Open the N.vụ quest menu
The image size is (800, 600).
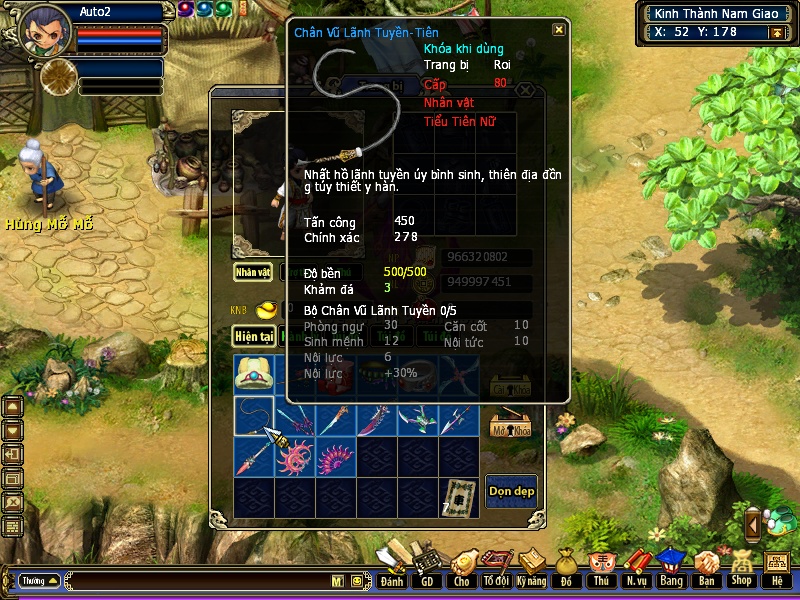pos(636,567)
